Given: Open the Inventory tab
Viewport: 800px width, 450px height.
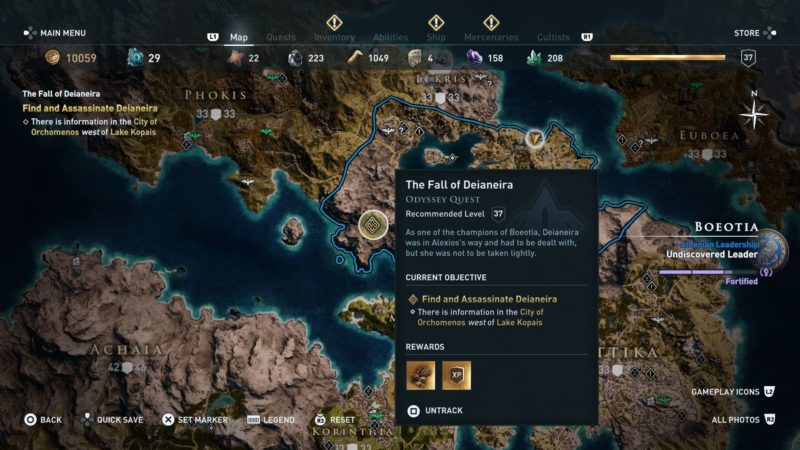Looking at the screenshot, I should 334,38.
